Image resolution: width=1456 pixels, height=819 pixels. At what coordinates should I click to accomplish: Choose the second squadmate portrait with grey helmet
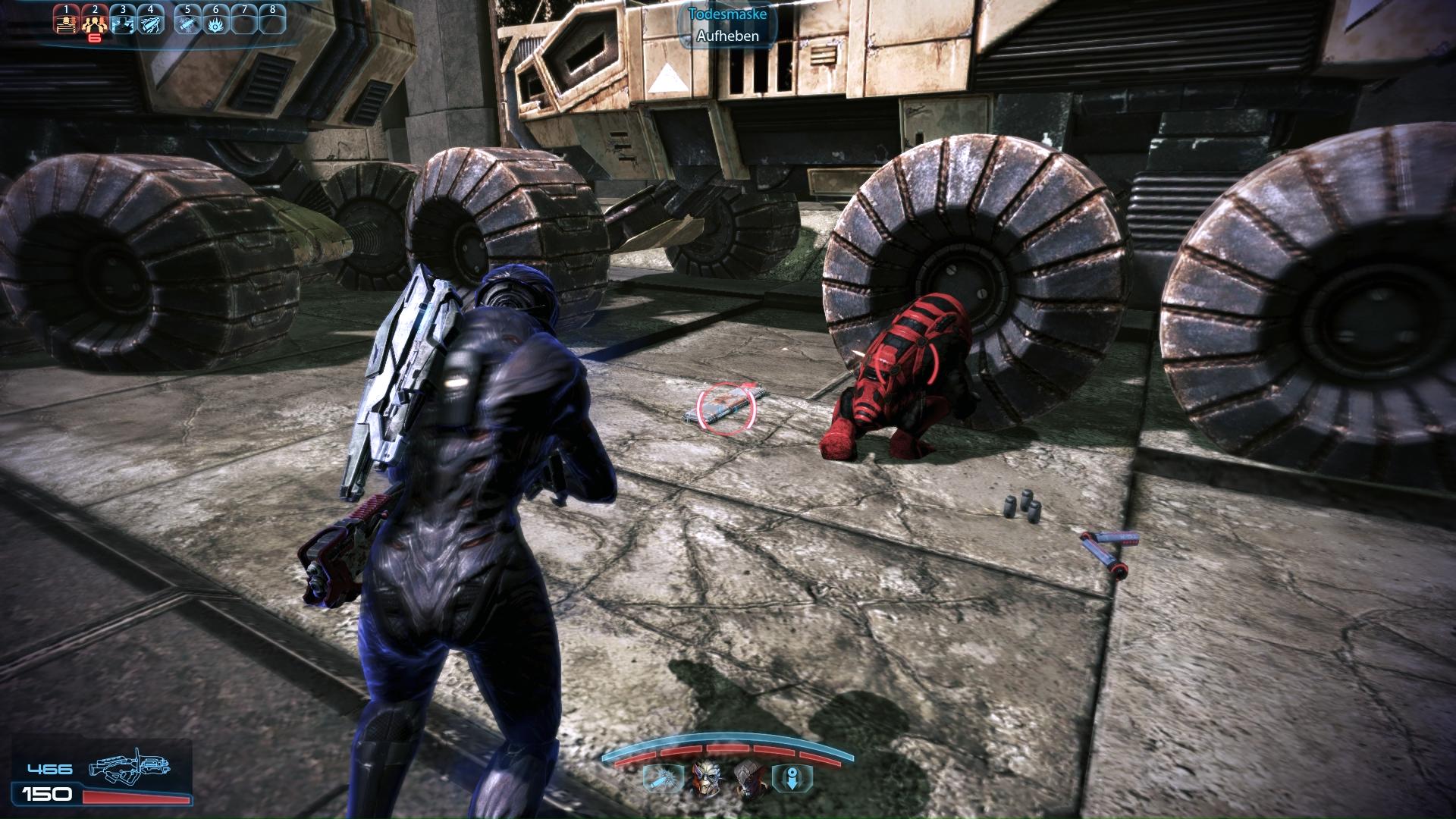coord(747,778)
